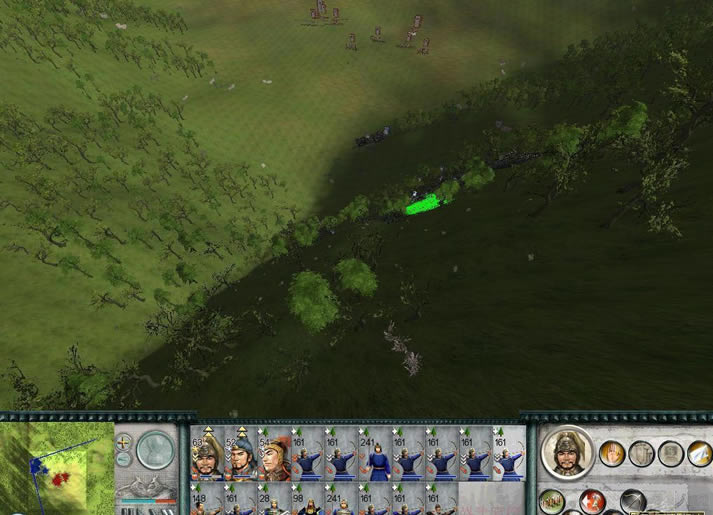The width and height of the screenshot is (713, 515).
Task: Click the greyed-out pillar command button
Action: 641,454
